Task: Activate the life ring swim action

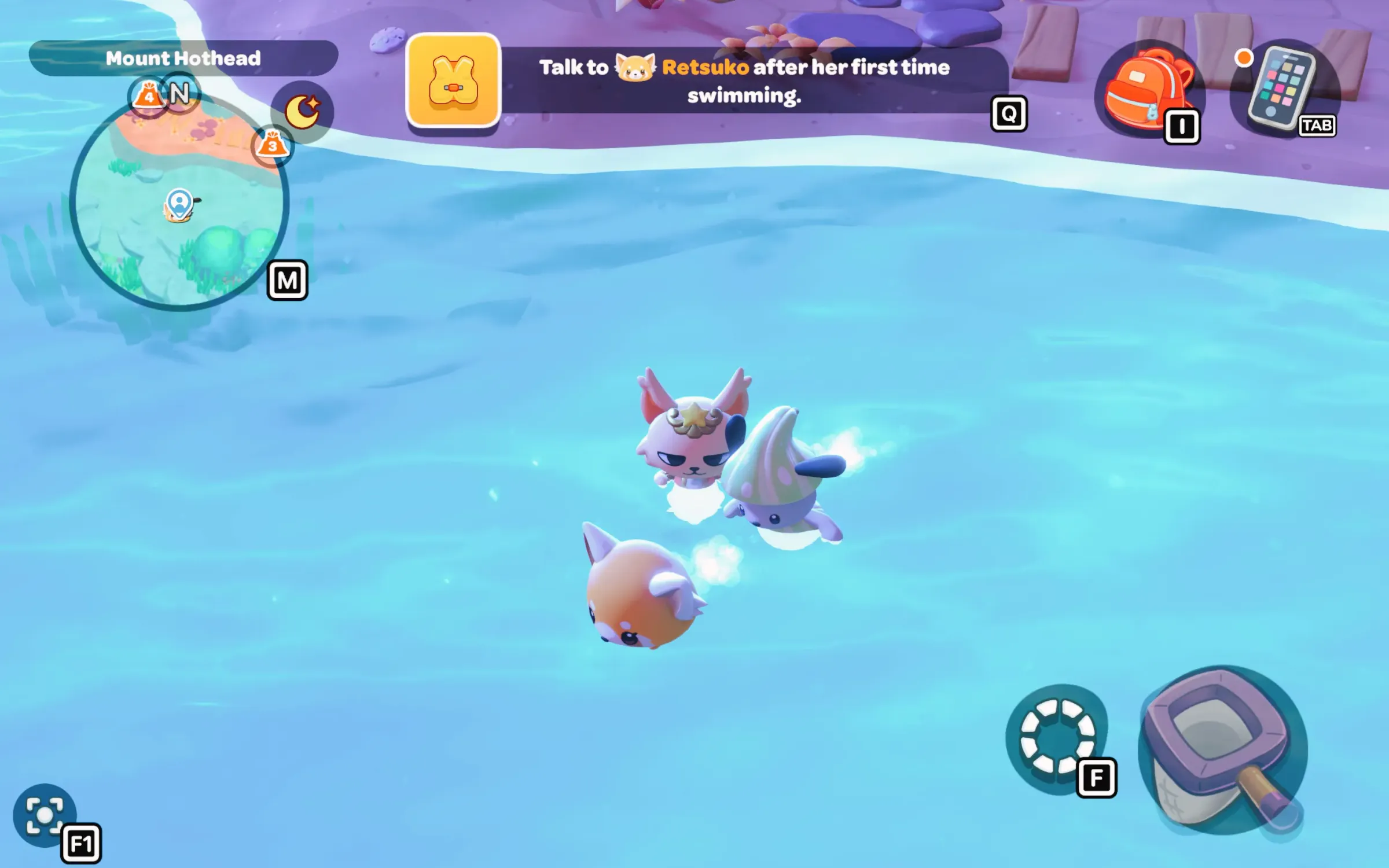Action: click(1057, 737)
